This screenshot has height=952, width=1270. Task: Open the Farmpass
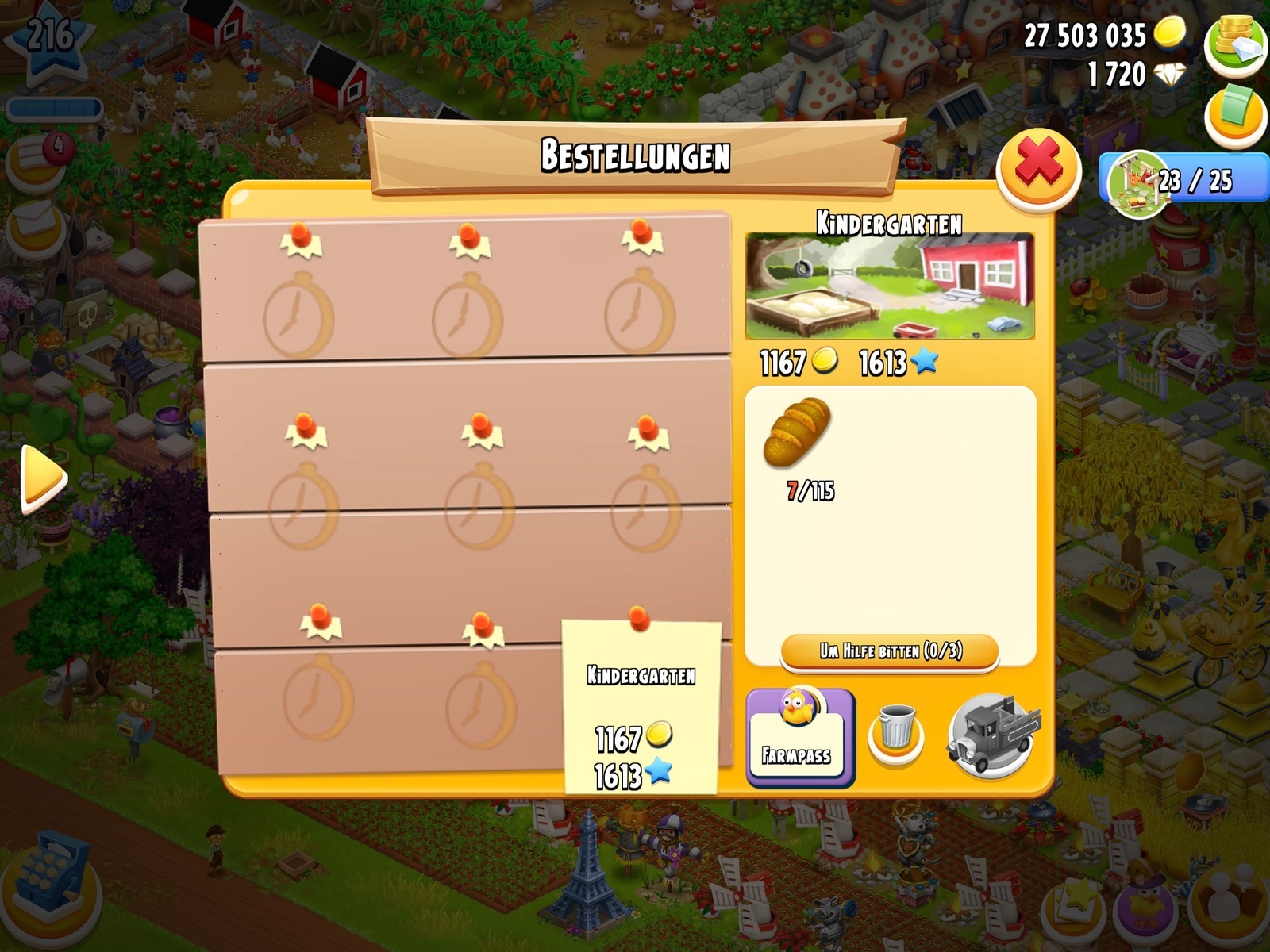(x=800, y=739)
